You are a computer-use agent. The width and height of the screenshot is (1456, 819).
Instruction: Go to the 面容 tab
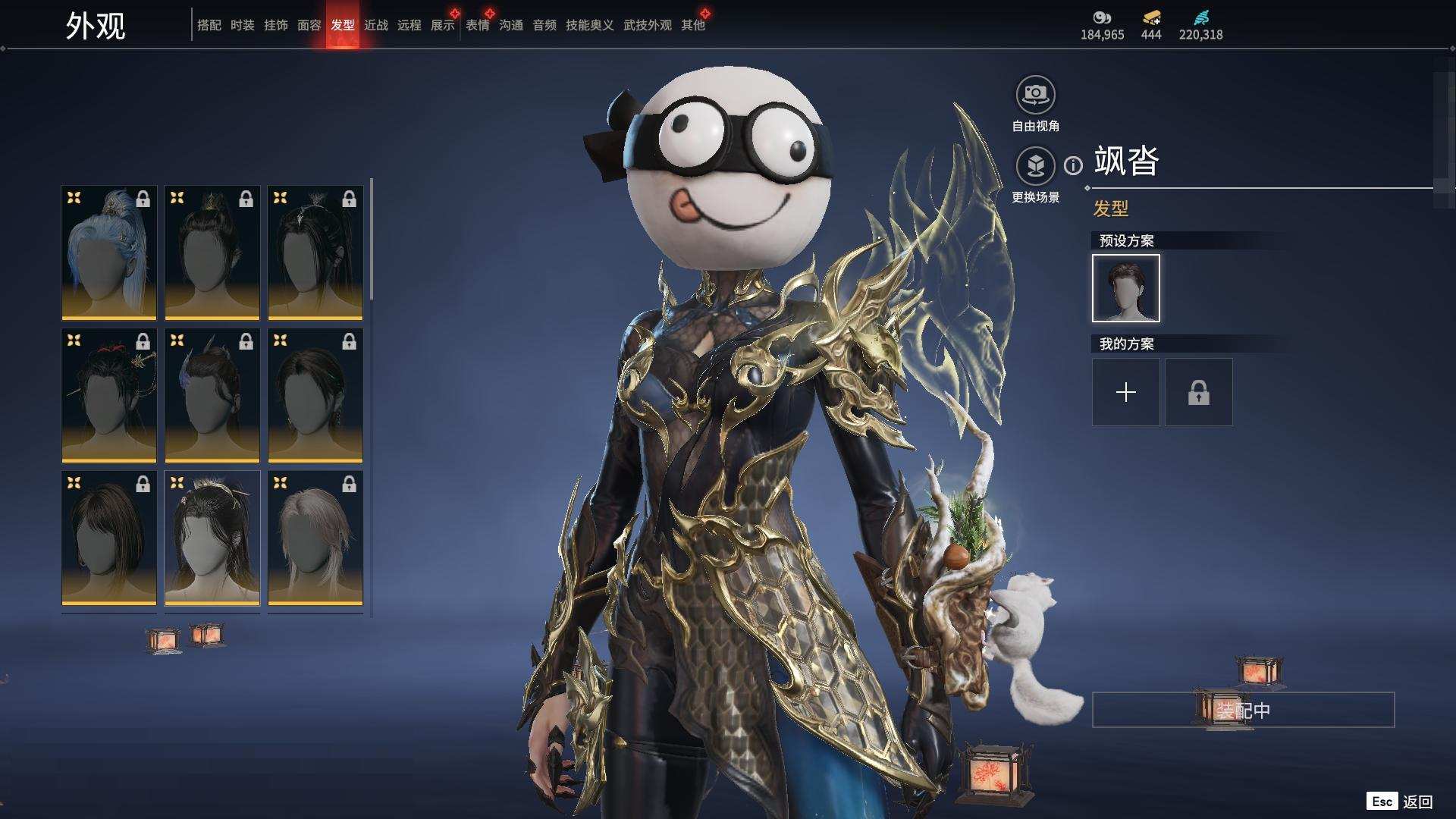309,25
